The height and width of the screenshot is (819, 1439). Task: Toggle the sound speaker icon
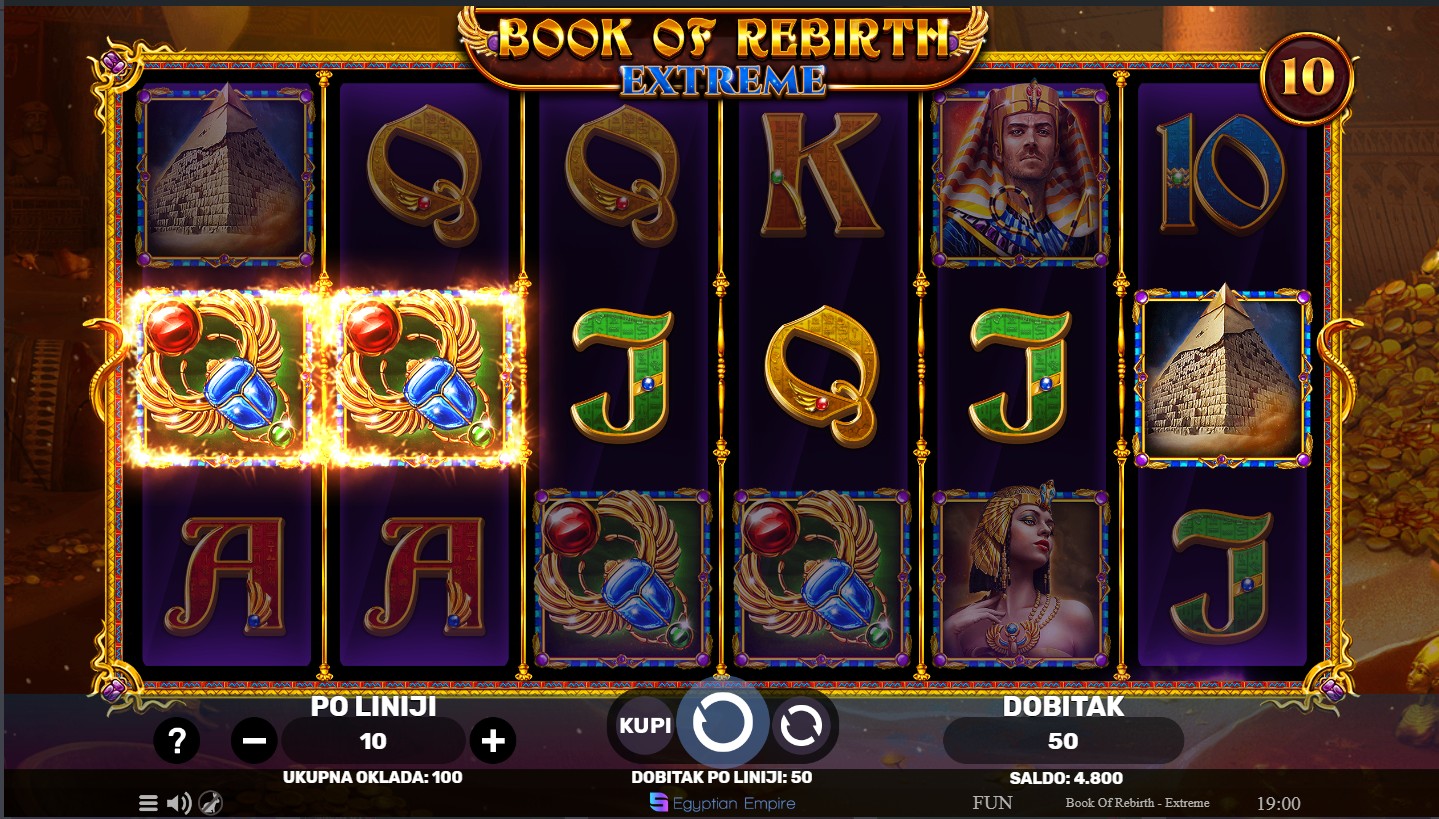coord(179,802)
